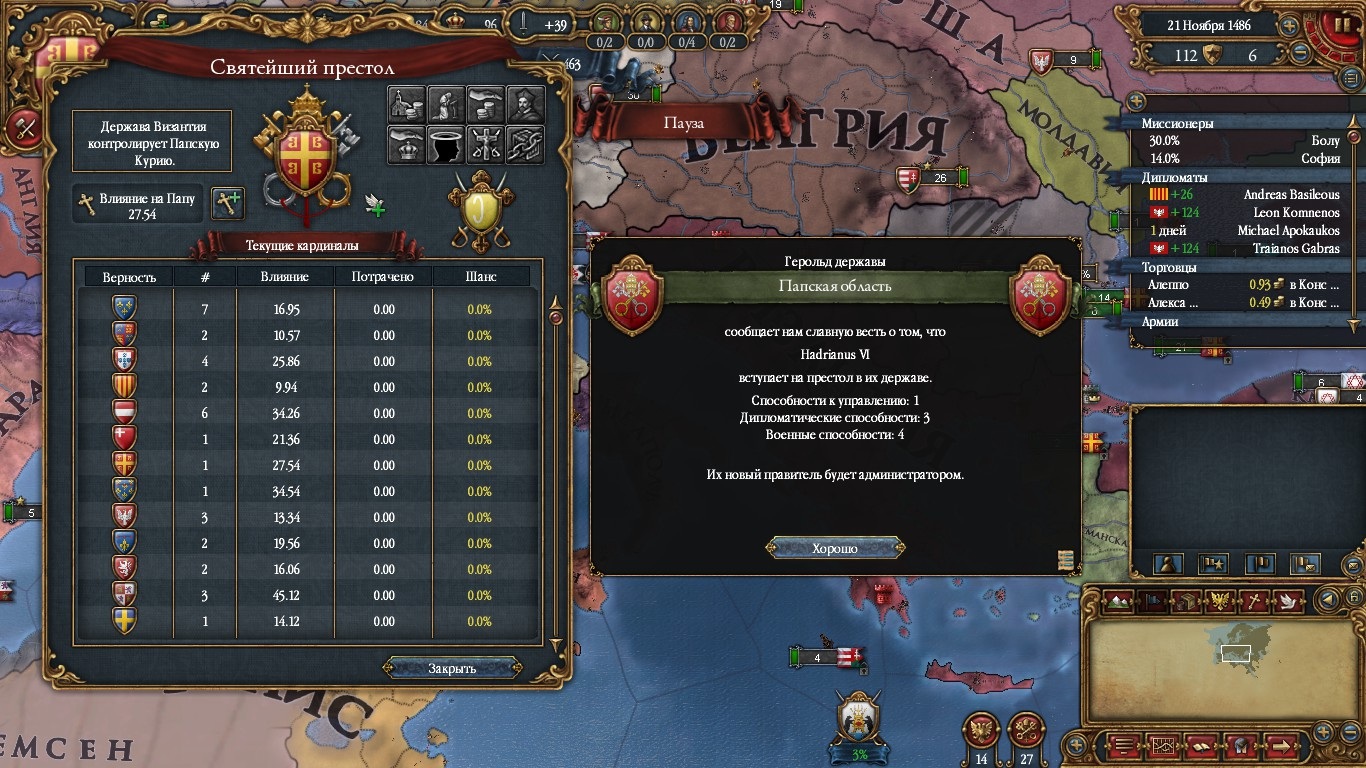1366x768 pixels.
Task: Open the red hammer-and-sword button left of panel
Action: click(x=23, y=128)
